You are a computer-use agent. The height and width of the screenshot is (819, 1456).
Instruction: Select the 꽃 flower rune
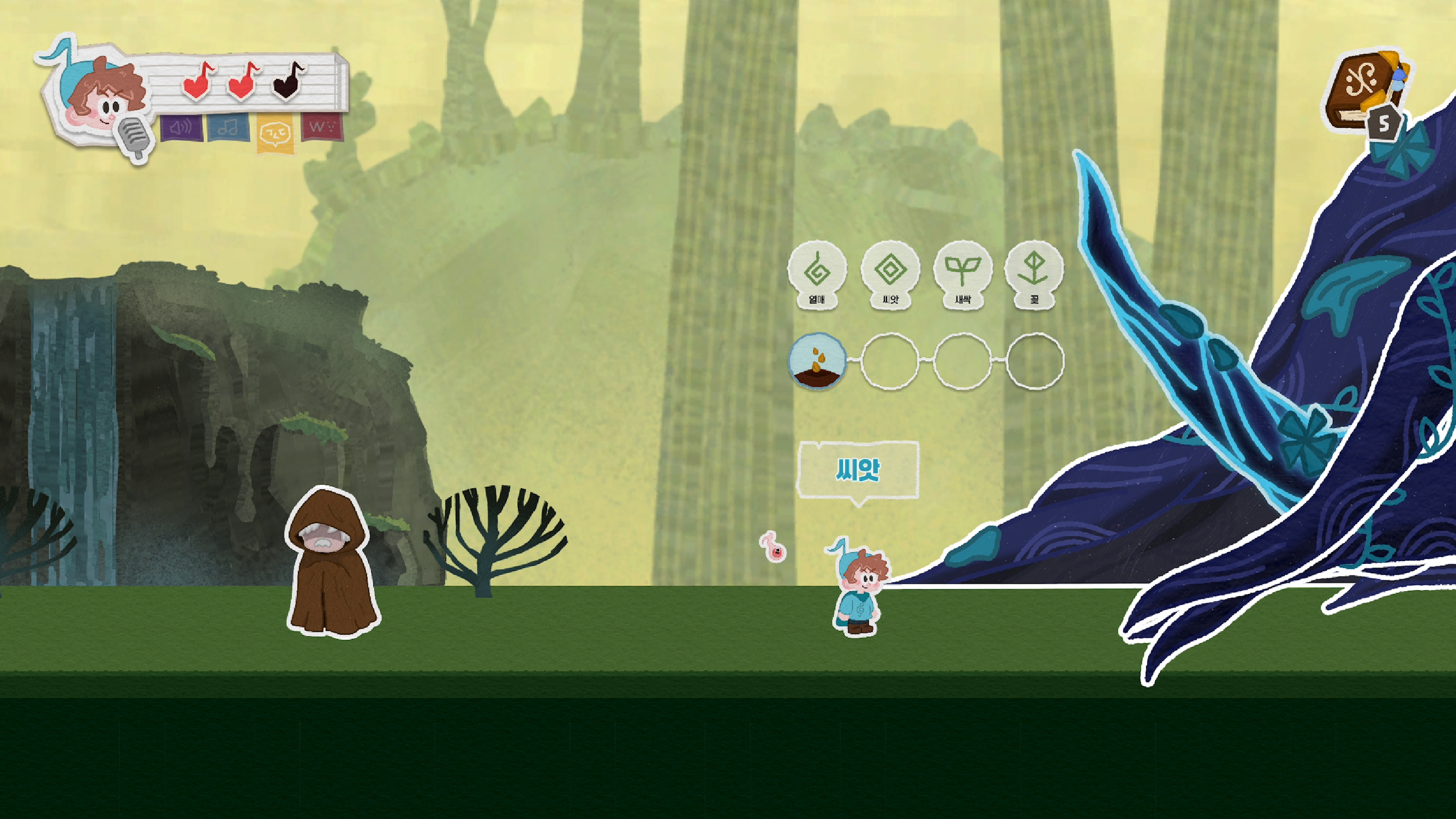(x=1034, y=271)
